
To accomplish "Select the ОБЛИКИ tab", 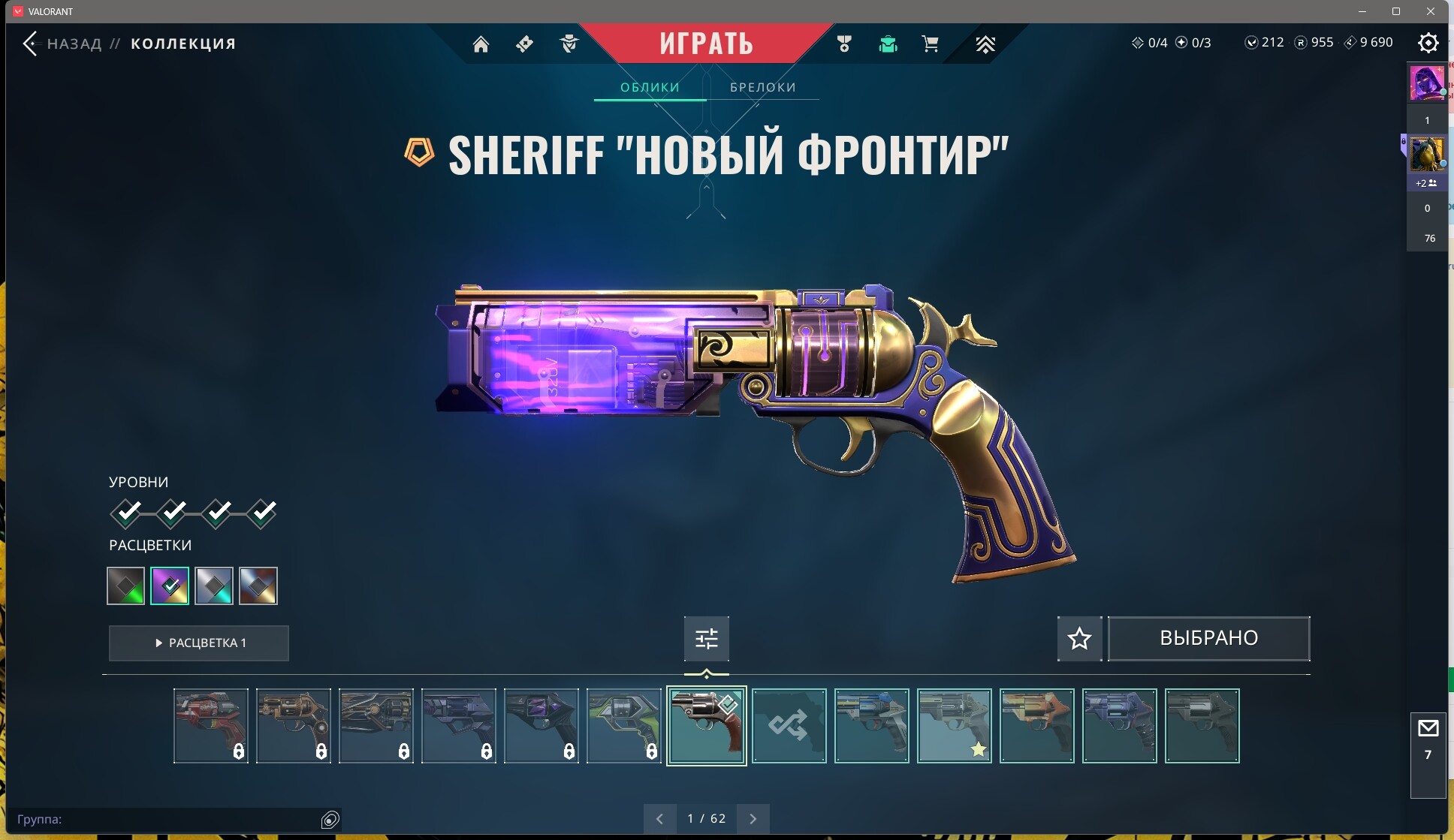I will click(x=650, y=87).
